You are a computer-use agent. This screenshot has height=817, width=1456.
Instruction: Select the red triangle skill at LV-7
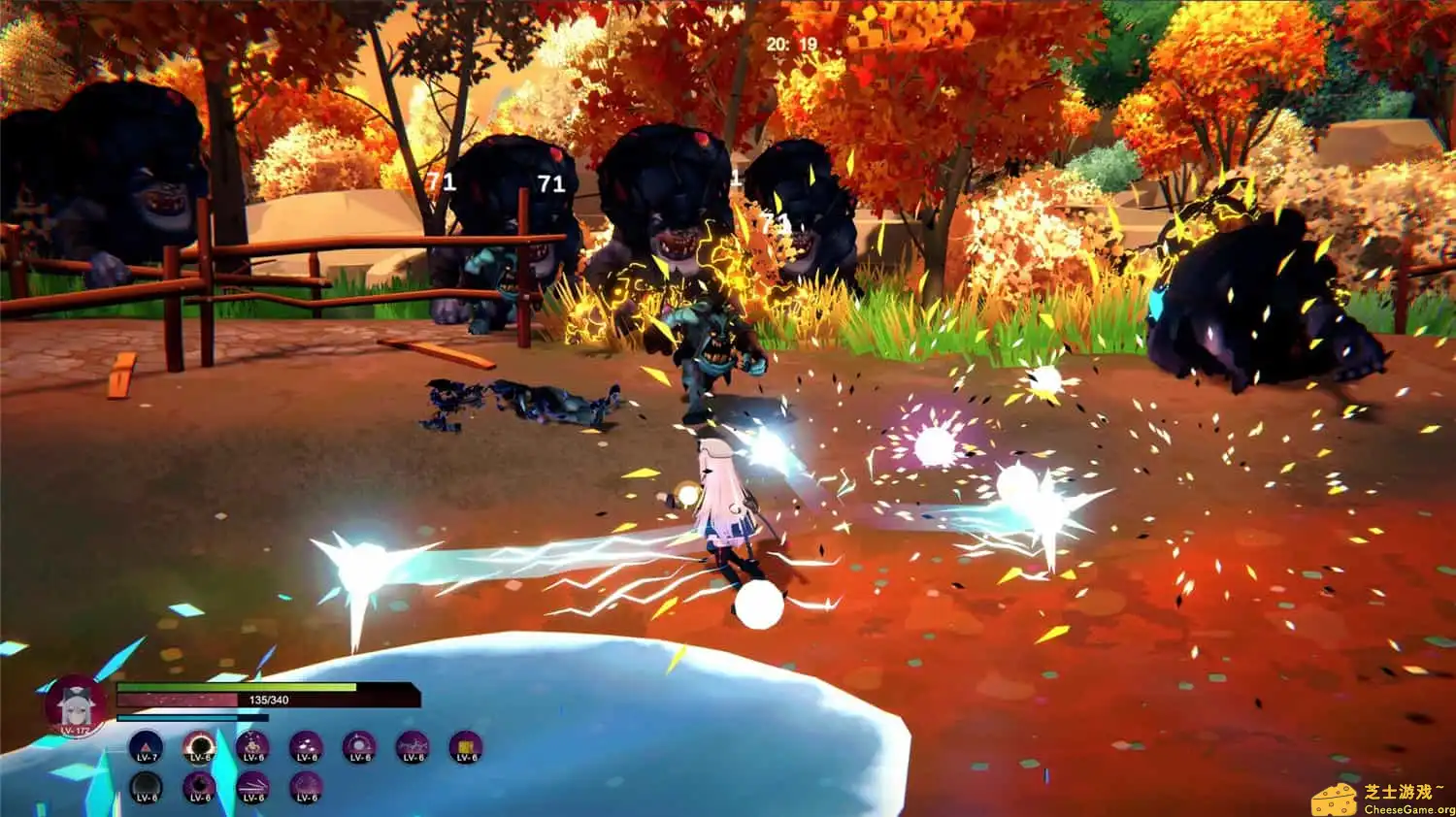tap(146, 747)
